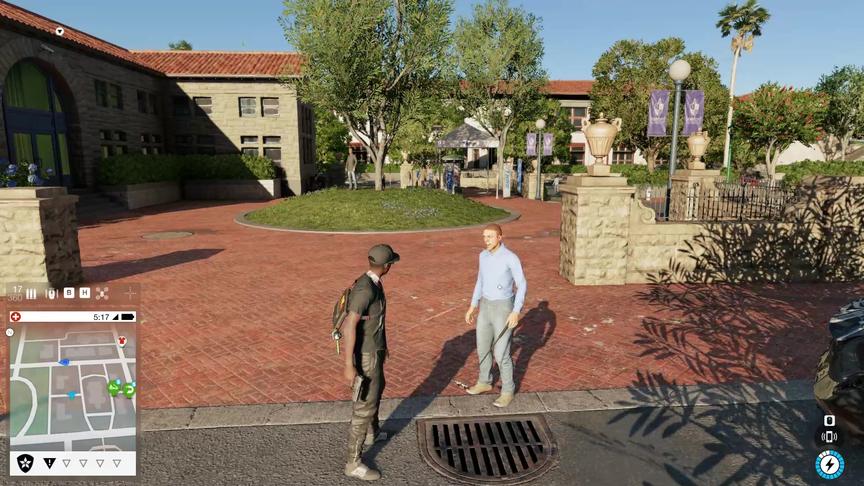Click the red marker on the minimap
This screenshot has height=486, width=864.
[x=122, y=341]
